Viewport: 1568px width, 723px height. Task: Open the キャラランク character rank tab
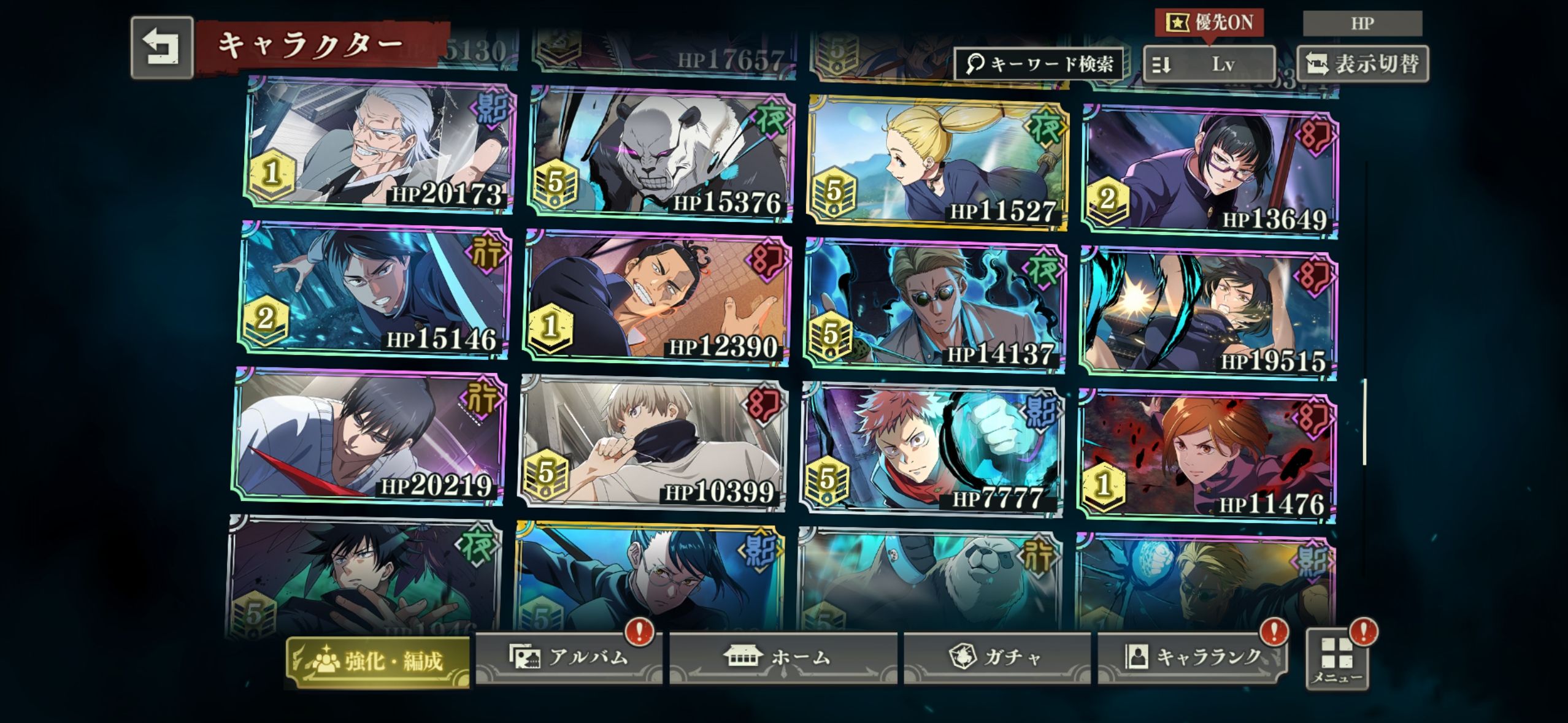click(x=1191, y=657)
